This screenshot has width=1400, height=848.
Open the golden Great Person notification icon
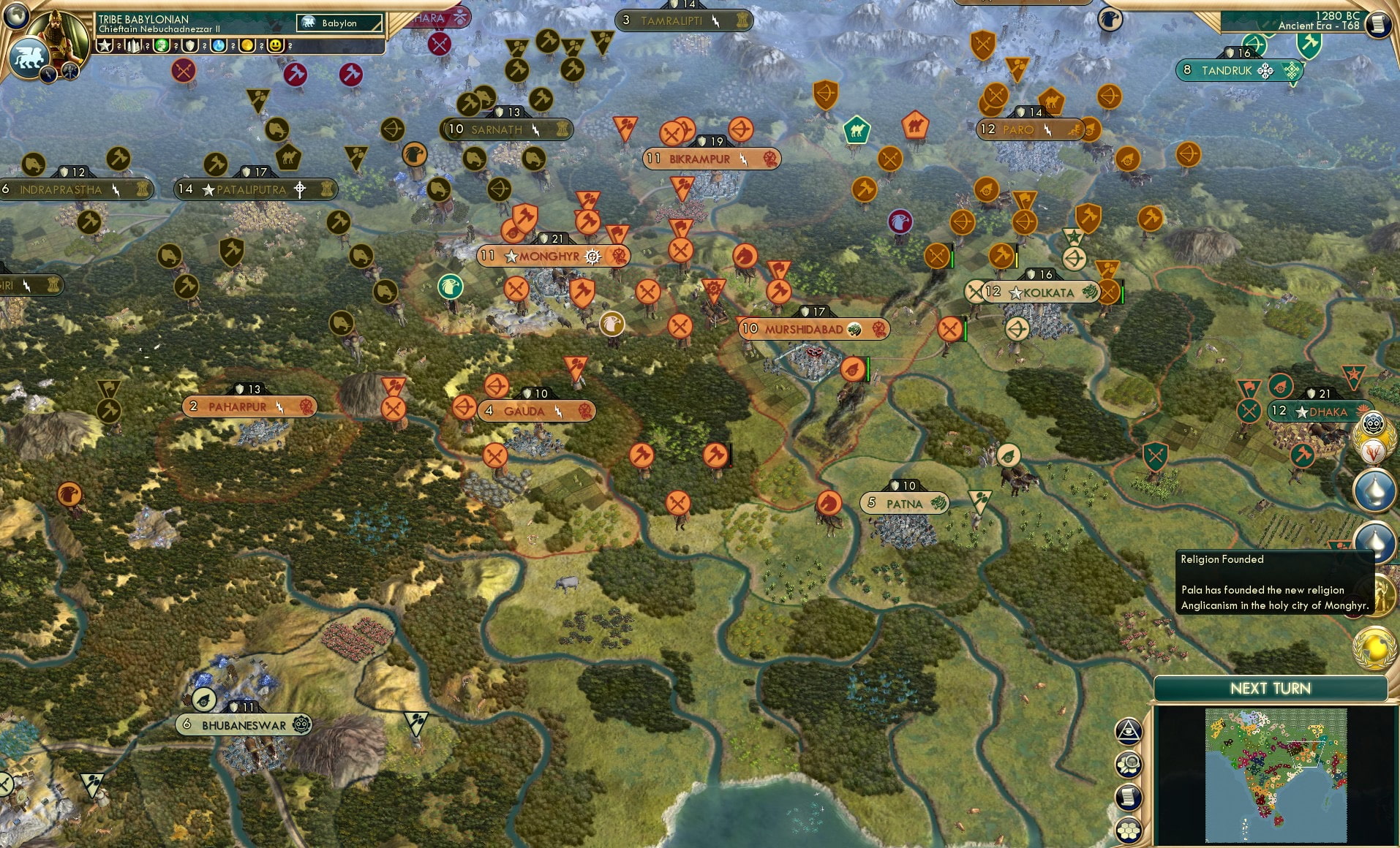(1379, 594)
